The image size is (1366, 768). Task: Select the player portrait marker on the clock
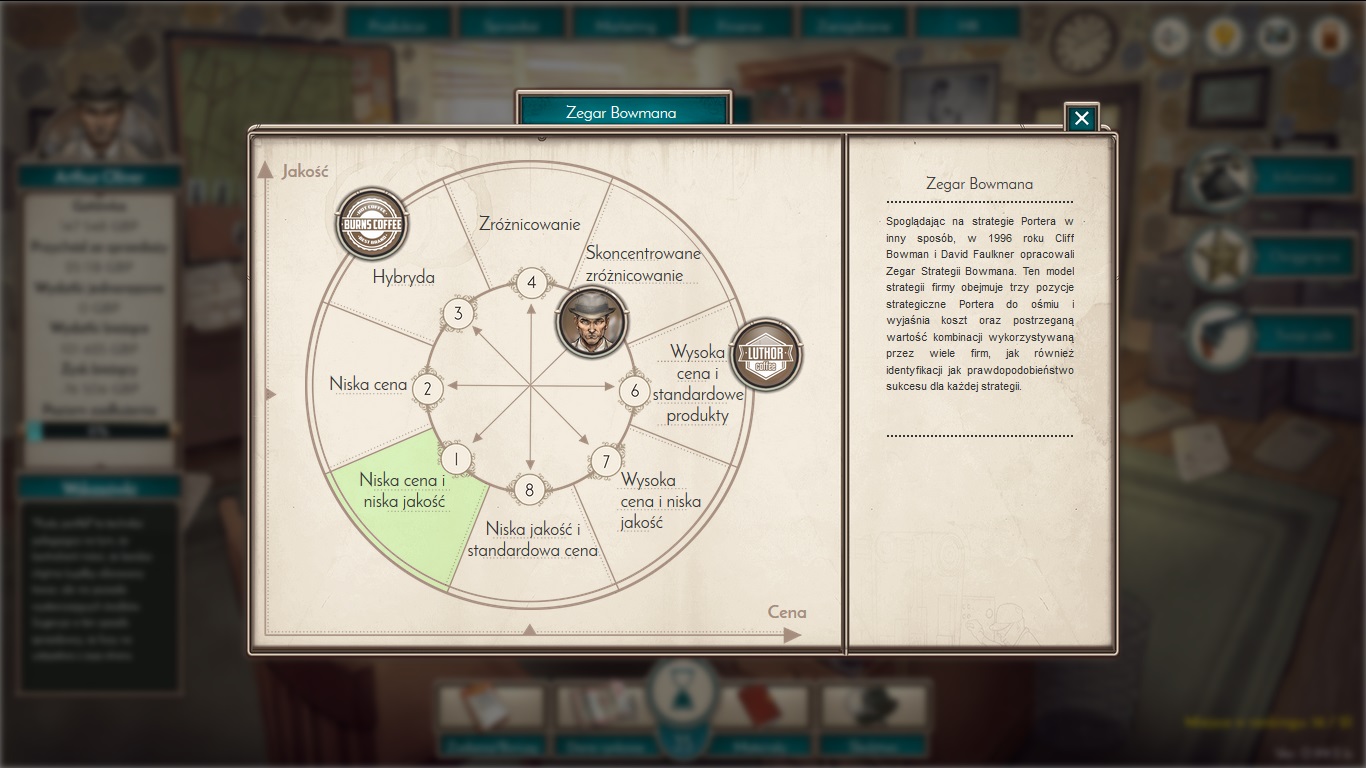click(x=591, y=321)
